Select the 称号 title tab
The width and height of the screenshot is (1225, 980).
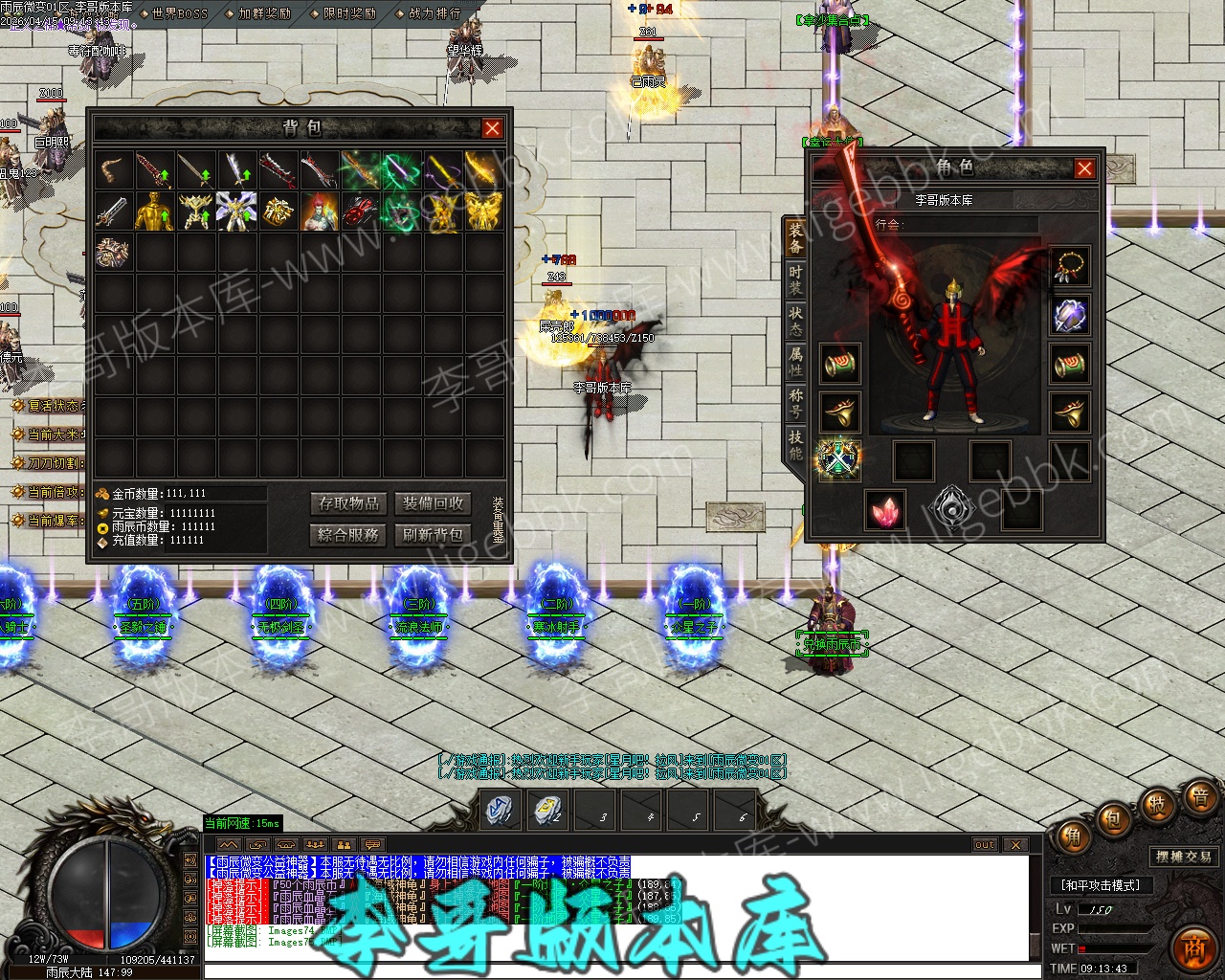coord(795,403)
